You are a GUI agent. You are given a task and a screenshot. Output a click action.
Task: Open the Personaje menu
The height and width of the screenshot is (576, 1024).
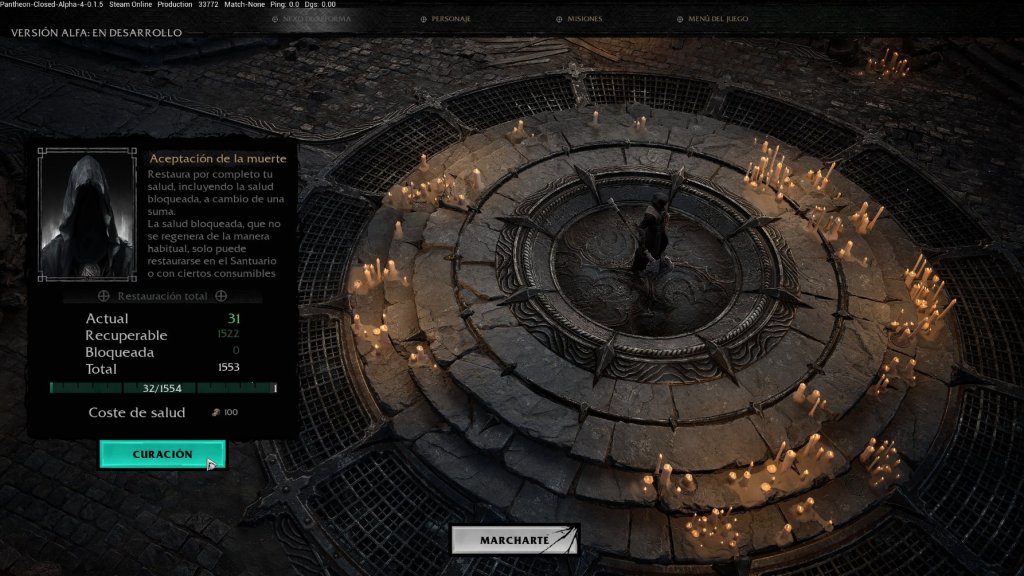click(x=450, y=19)
